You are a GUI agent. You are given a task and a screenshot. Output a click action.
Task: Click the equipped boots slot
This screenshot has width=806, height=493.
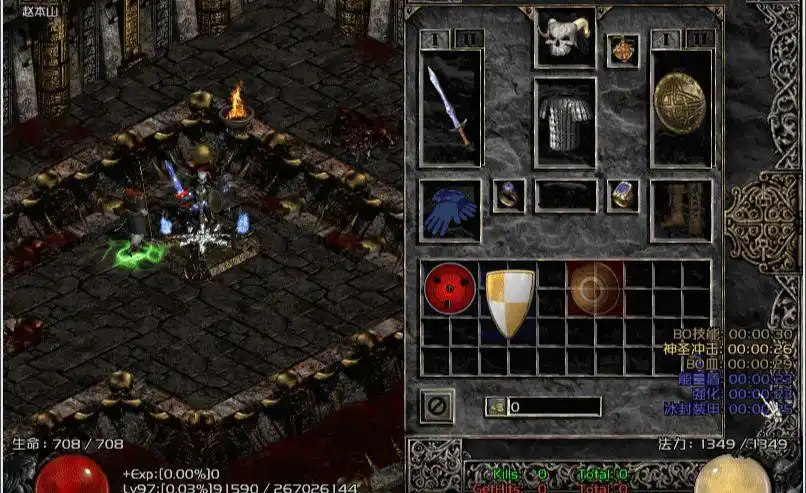point(681,211)
